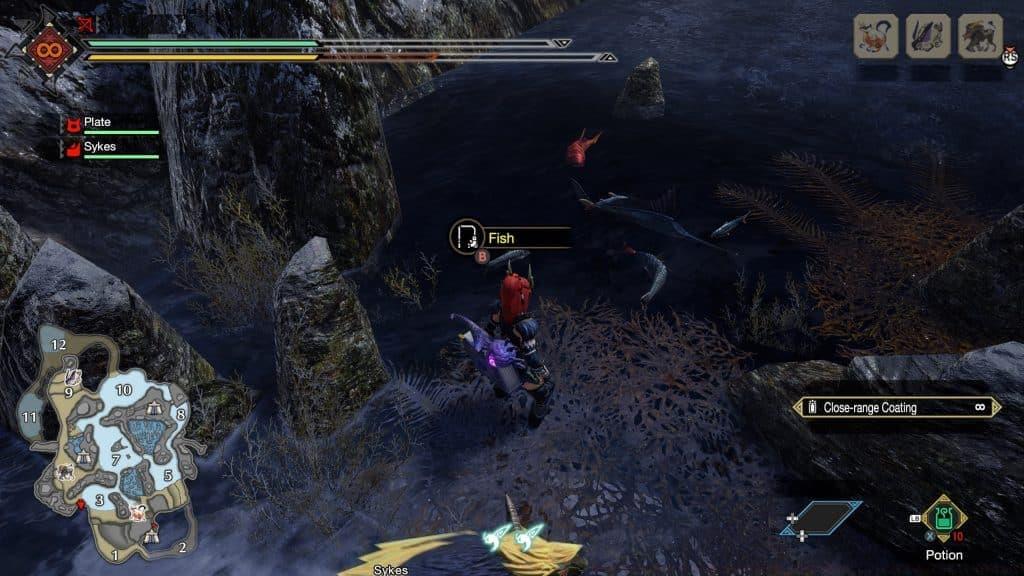Select the main camp tent near area 1
Screen dimensions: 1024x576
pos(150,537)
